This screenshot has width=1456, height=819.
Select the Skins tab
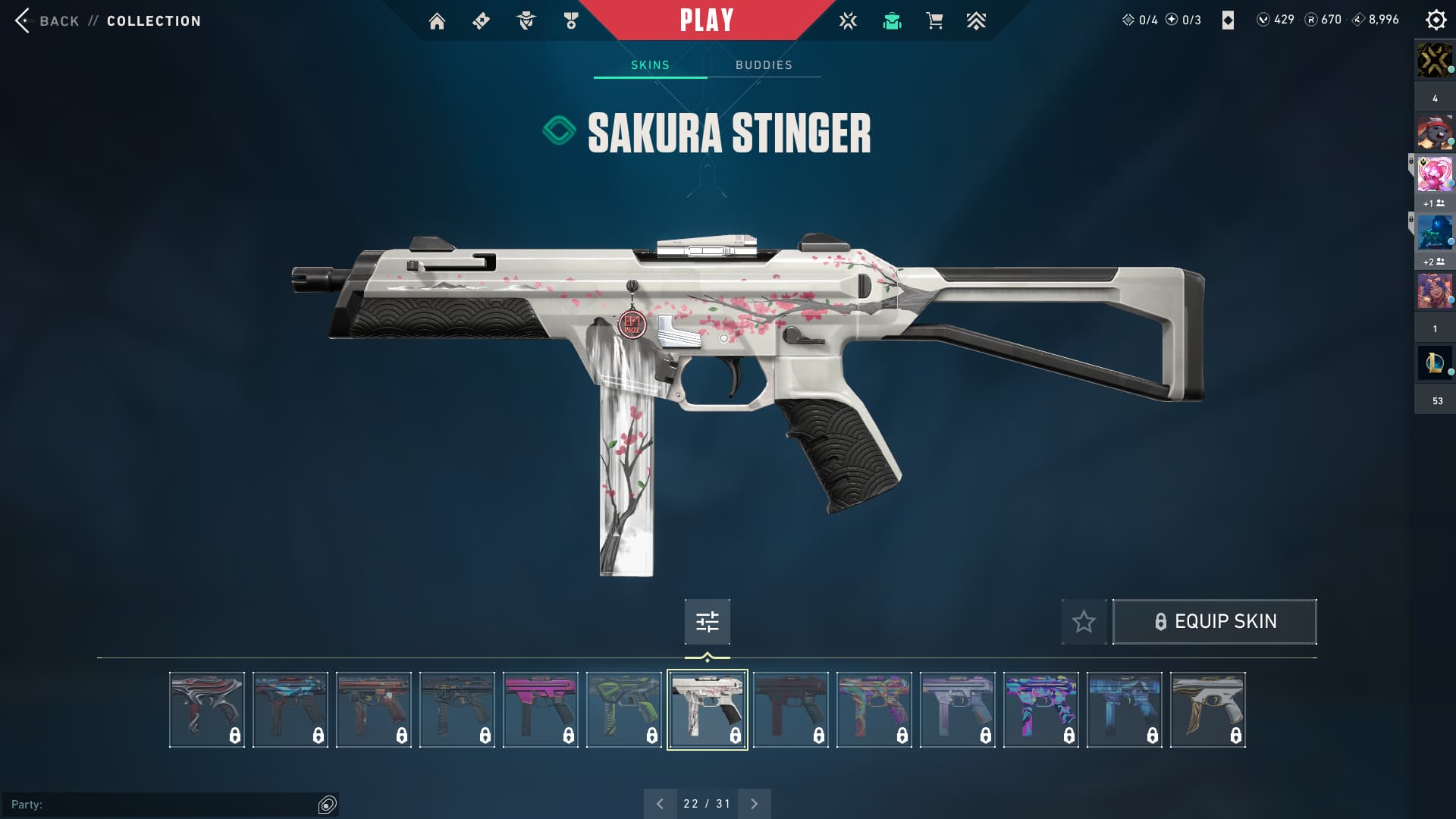coord(650,65)
